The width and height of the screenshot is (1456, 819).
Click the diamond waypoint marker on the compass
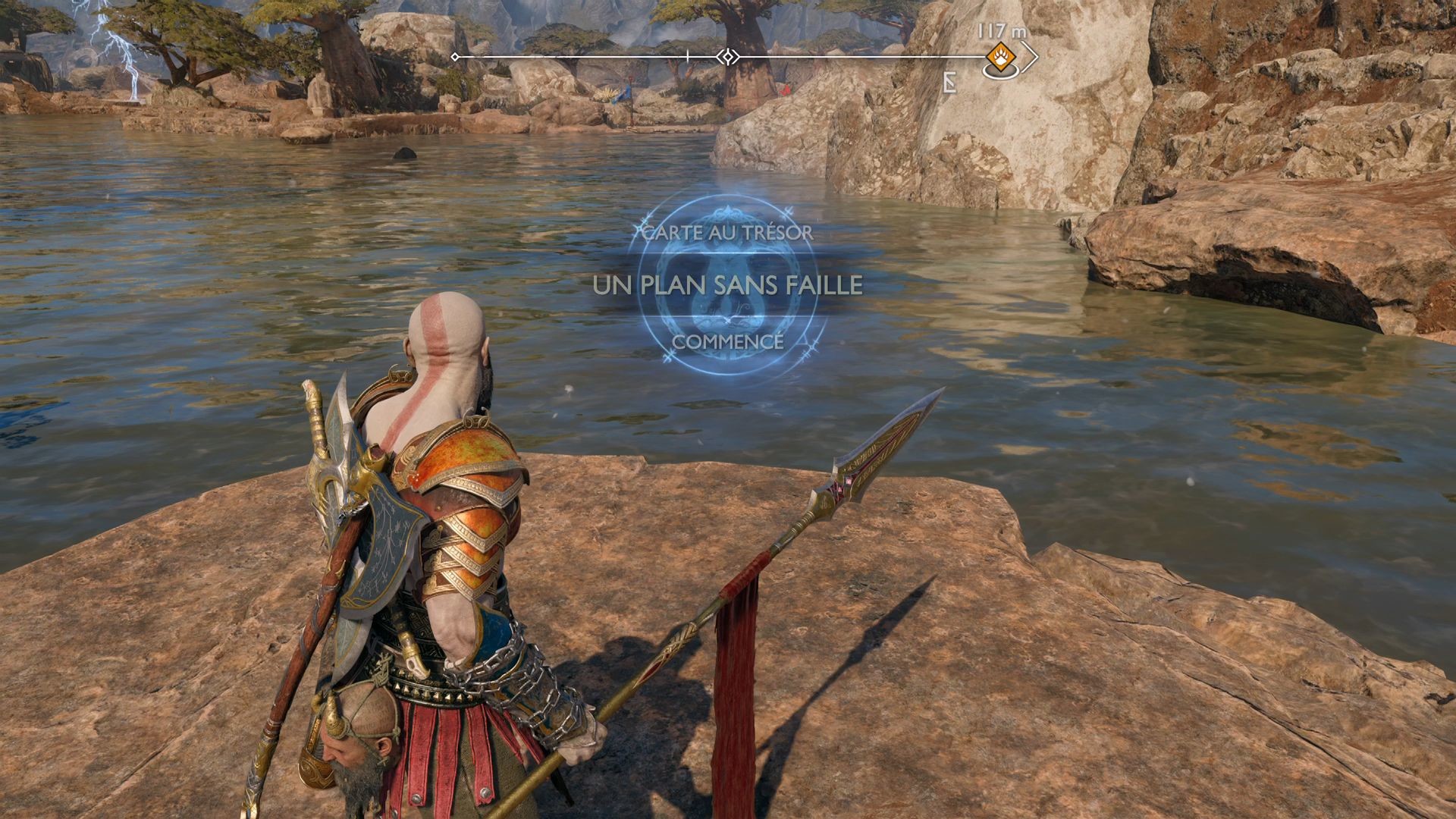pos(727,55)
